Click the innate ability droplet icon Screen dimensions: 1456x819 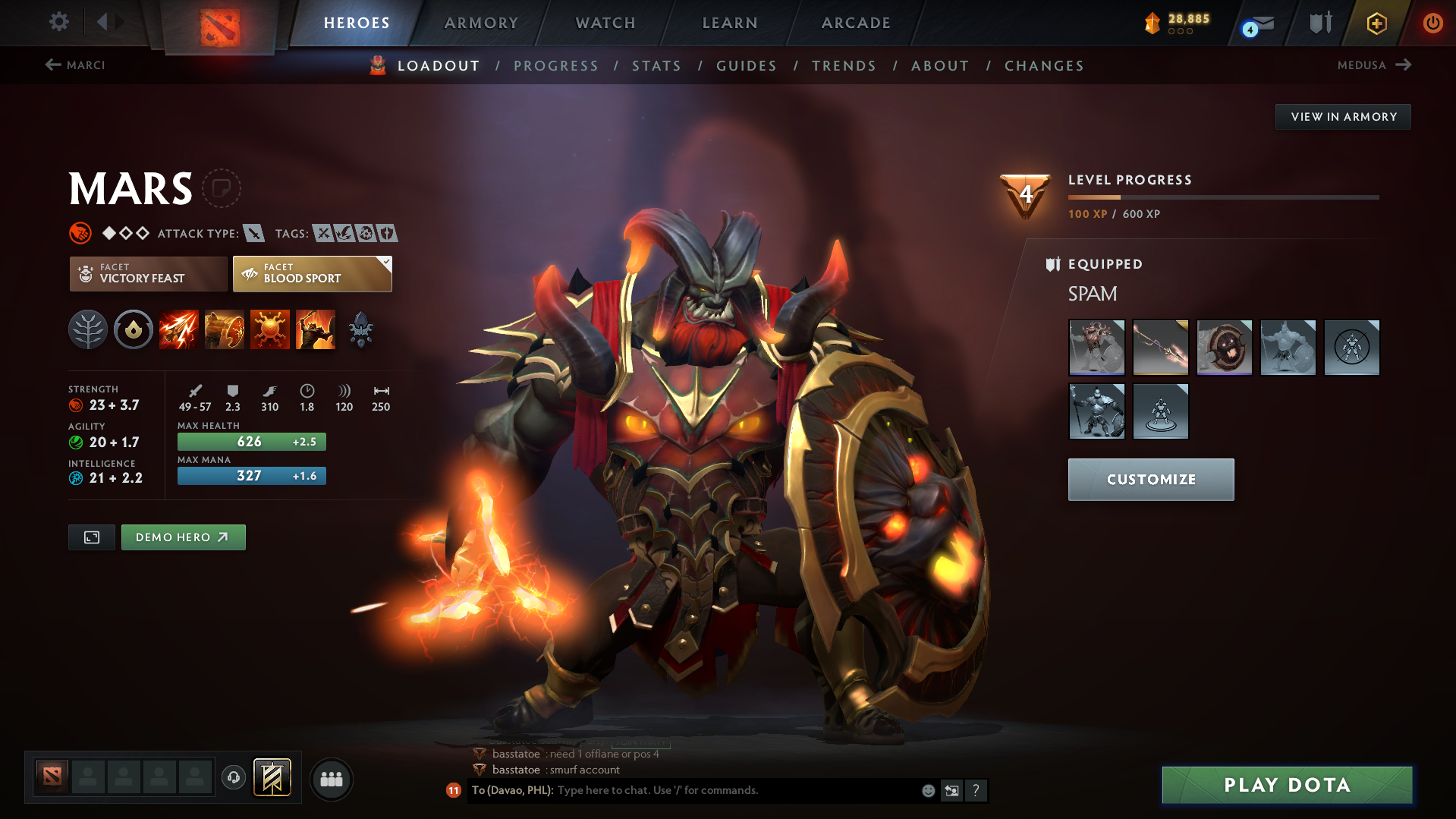pyautogui.click(x=134, y=329)
